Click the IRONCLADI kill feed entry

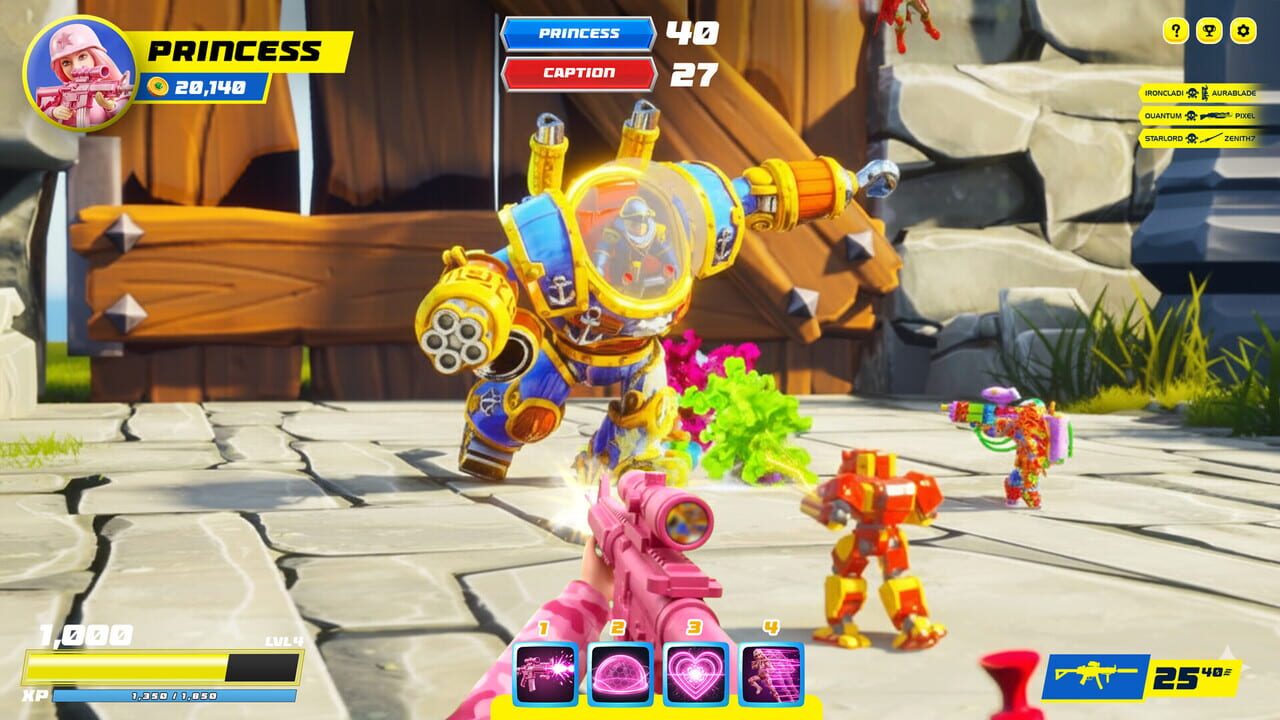pos(1200,91)
